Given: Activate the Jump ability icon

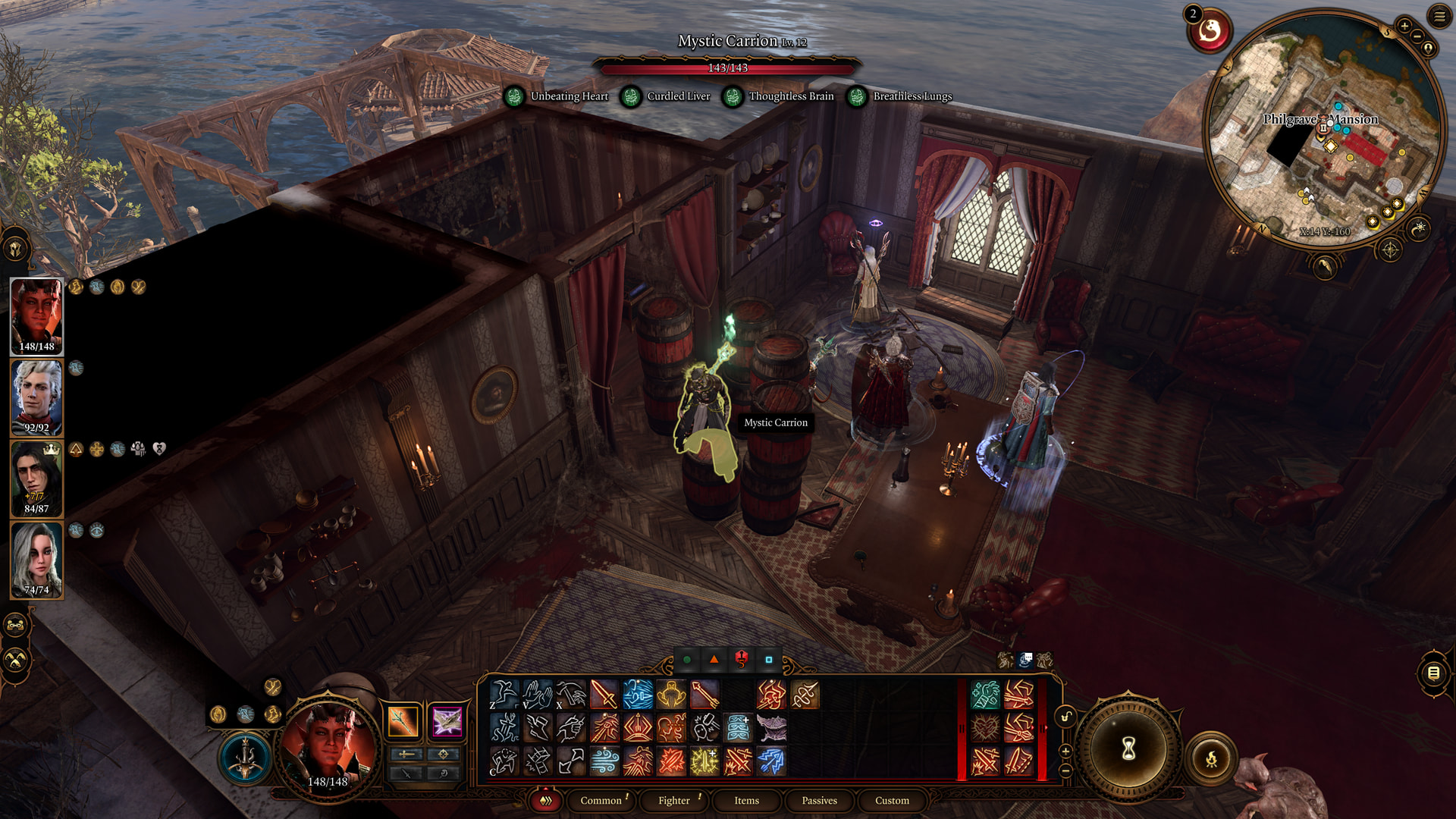Looking at the screenshot, I should [504, 695].
